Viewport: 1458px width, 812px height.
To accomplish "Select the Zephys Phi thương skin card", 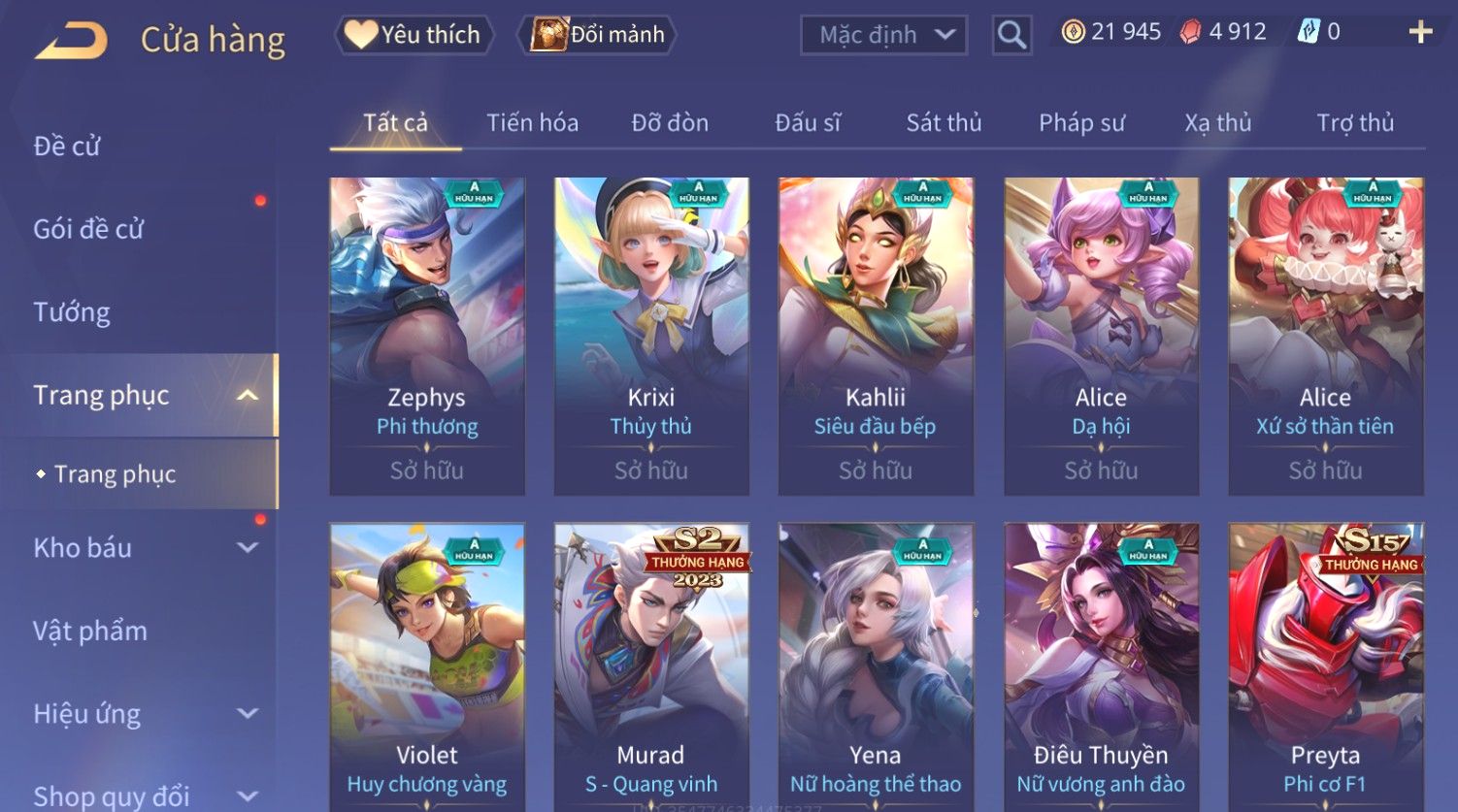I will click(x=427, y=335).
